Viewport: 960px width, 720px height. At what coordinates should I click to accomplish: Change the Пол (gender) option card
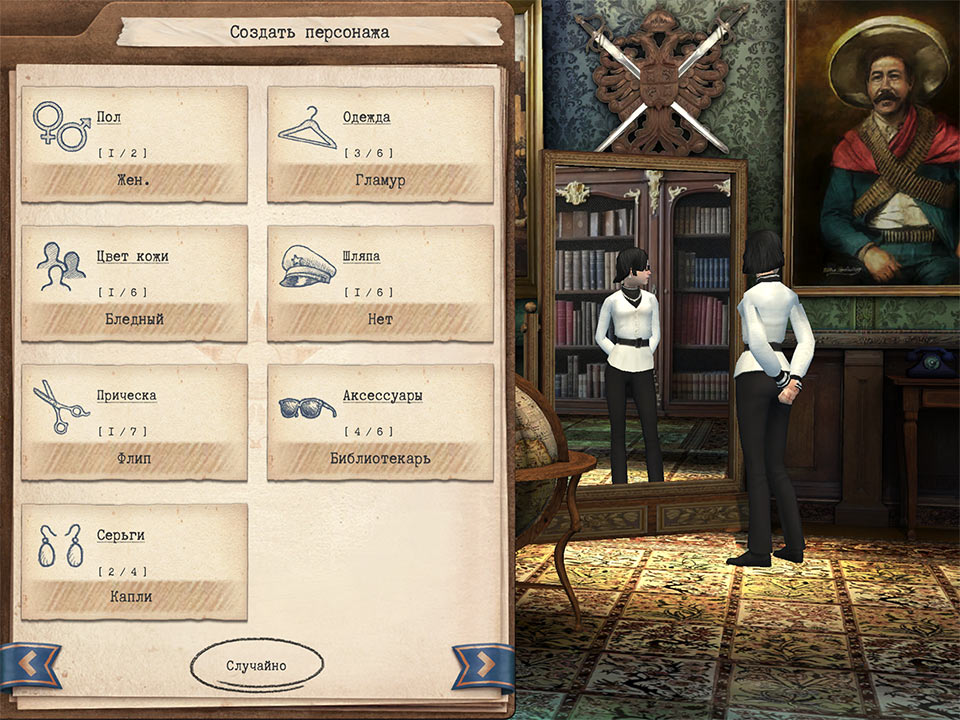point(134,144)
